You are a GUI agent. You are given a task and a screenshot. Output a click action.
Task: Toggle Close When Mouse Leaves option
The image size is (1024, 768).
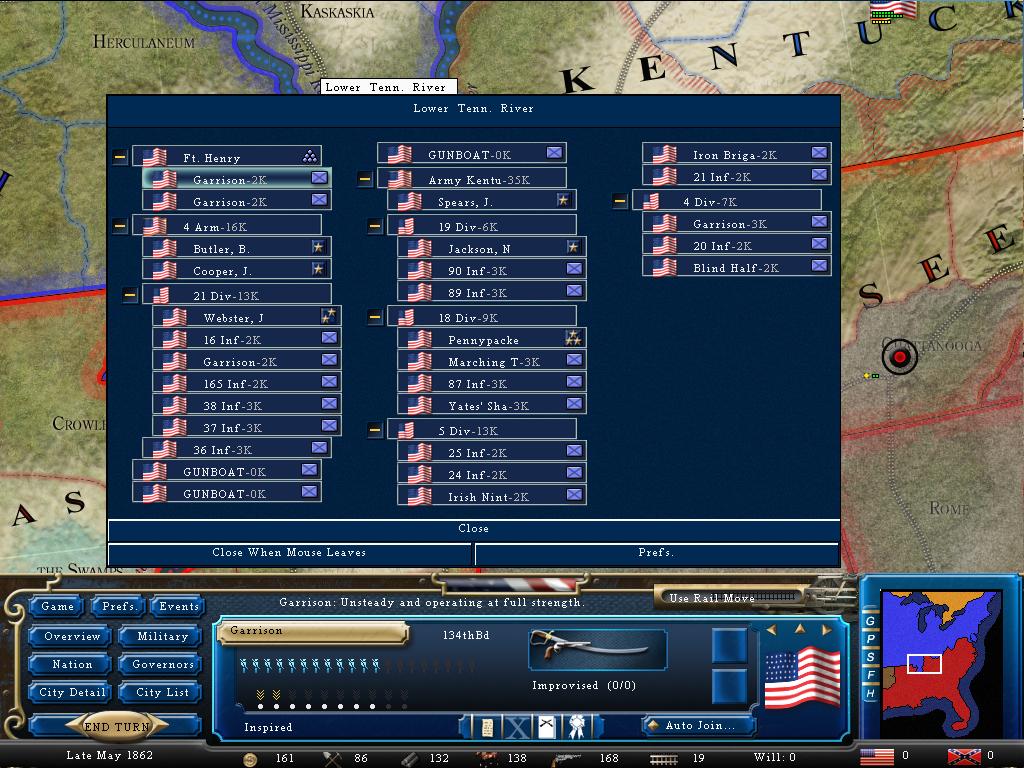point(289,553)
